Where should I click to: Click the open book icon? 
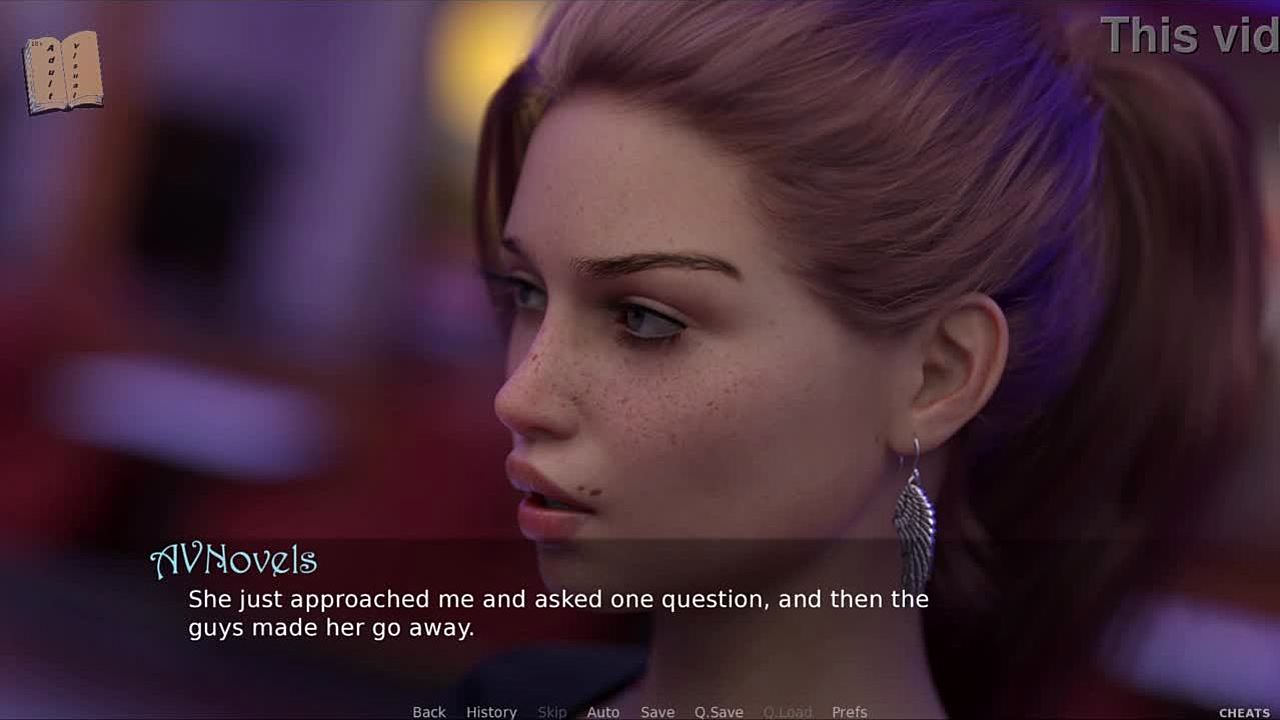[63, 72]
